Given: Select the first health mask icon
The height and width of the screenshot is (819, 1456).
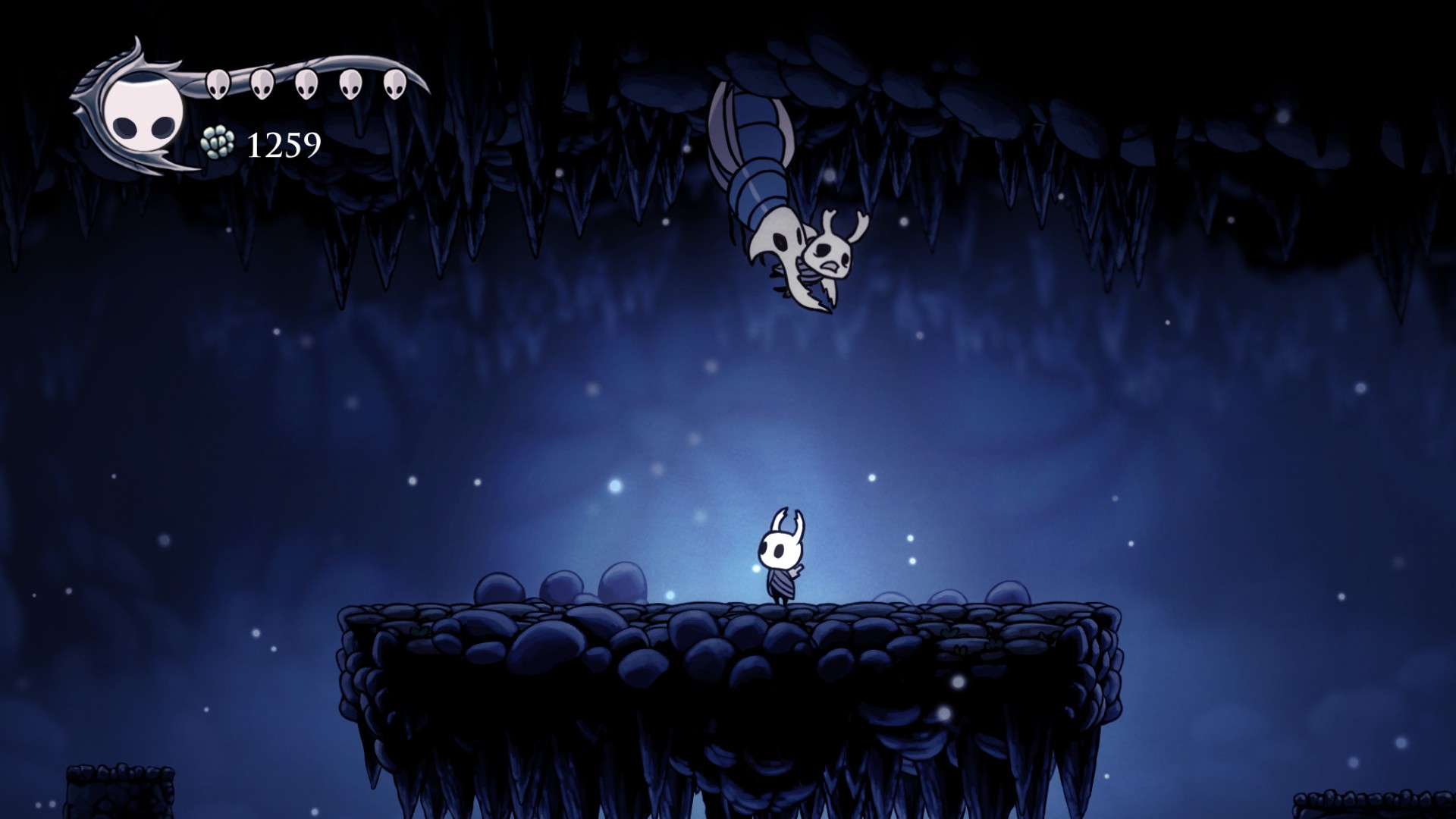Looking at the screenshot, I should pyautogui.click(x=220, y=83).
